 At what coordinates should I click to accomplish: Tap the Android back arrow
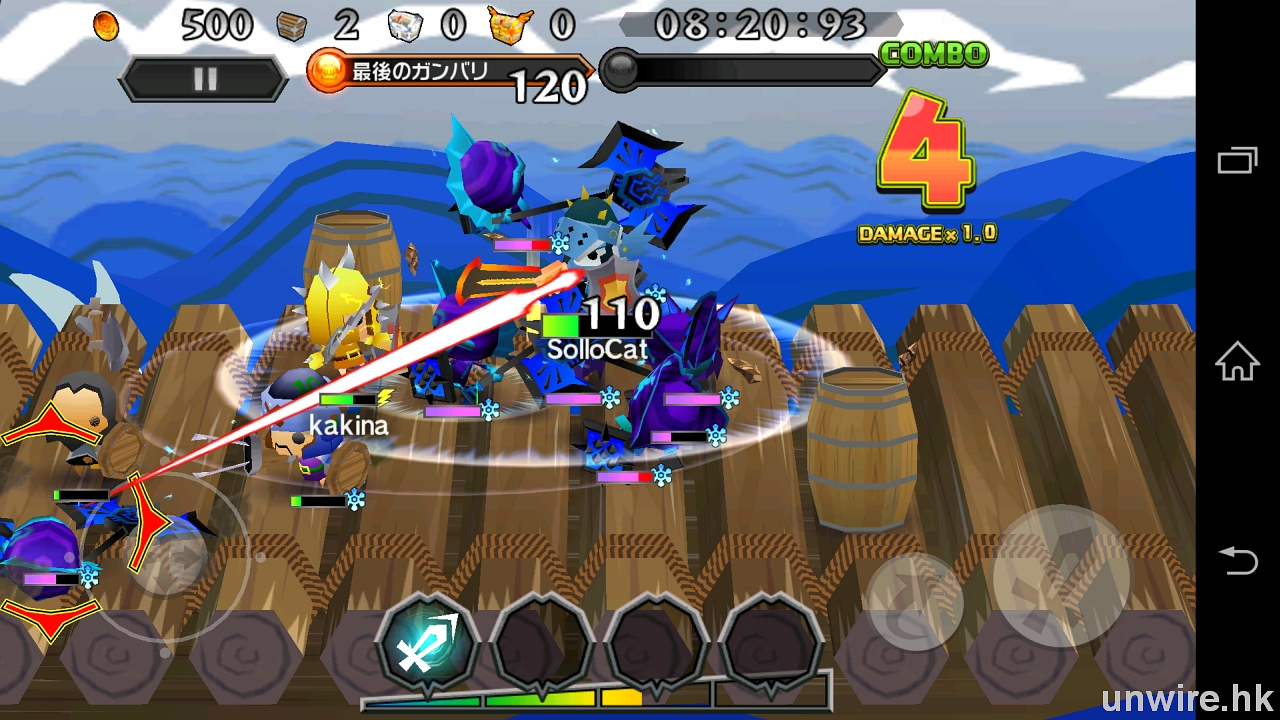tap(1237, 561)
